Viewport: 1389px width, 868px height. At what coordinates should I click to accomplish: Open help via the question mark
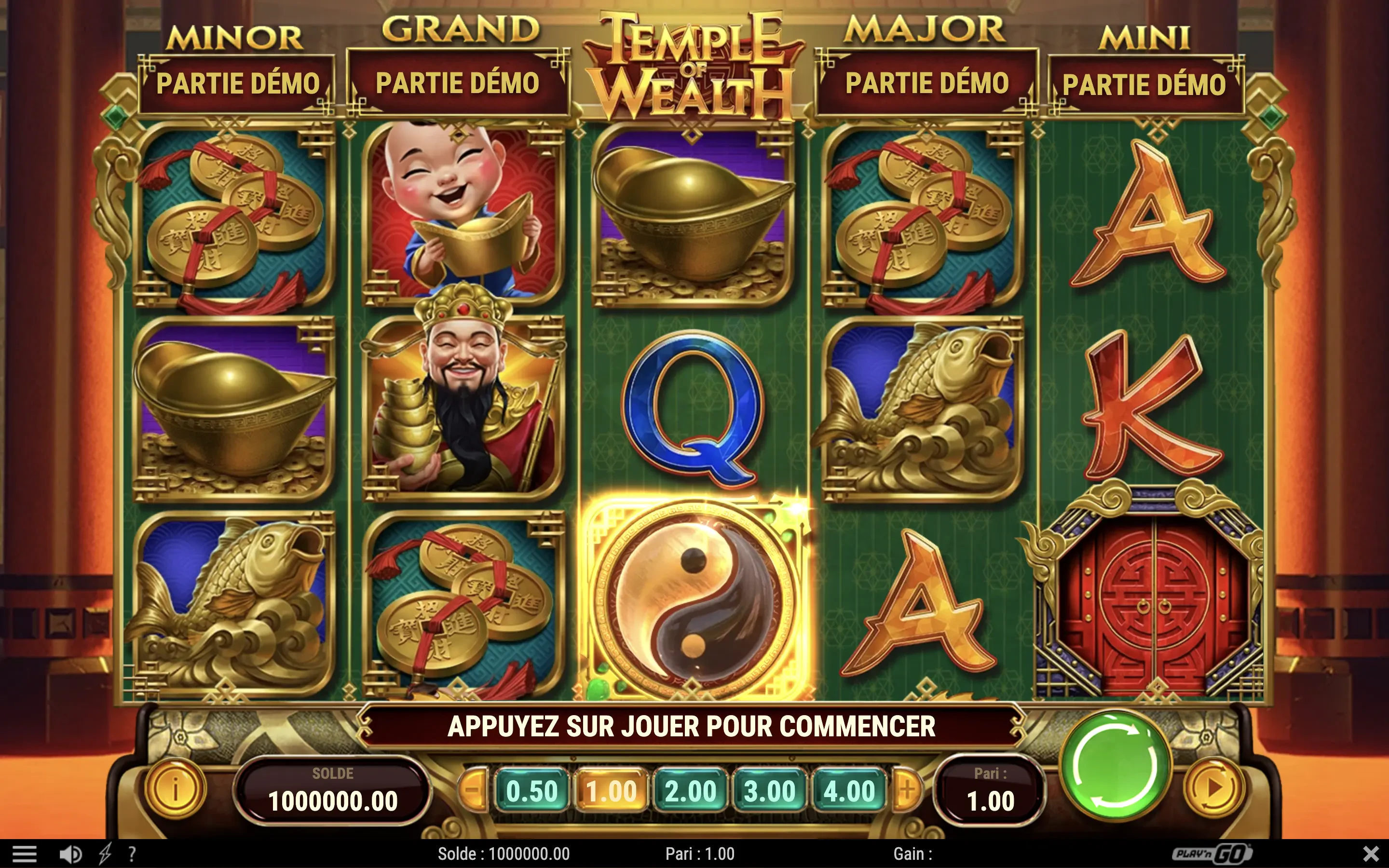tap(132, 854)
